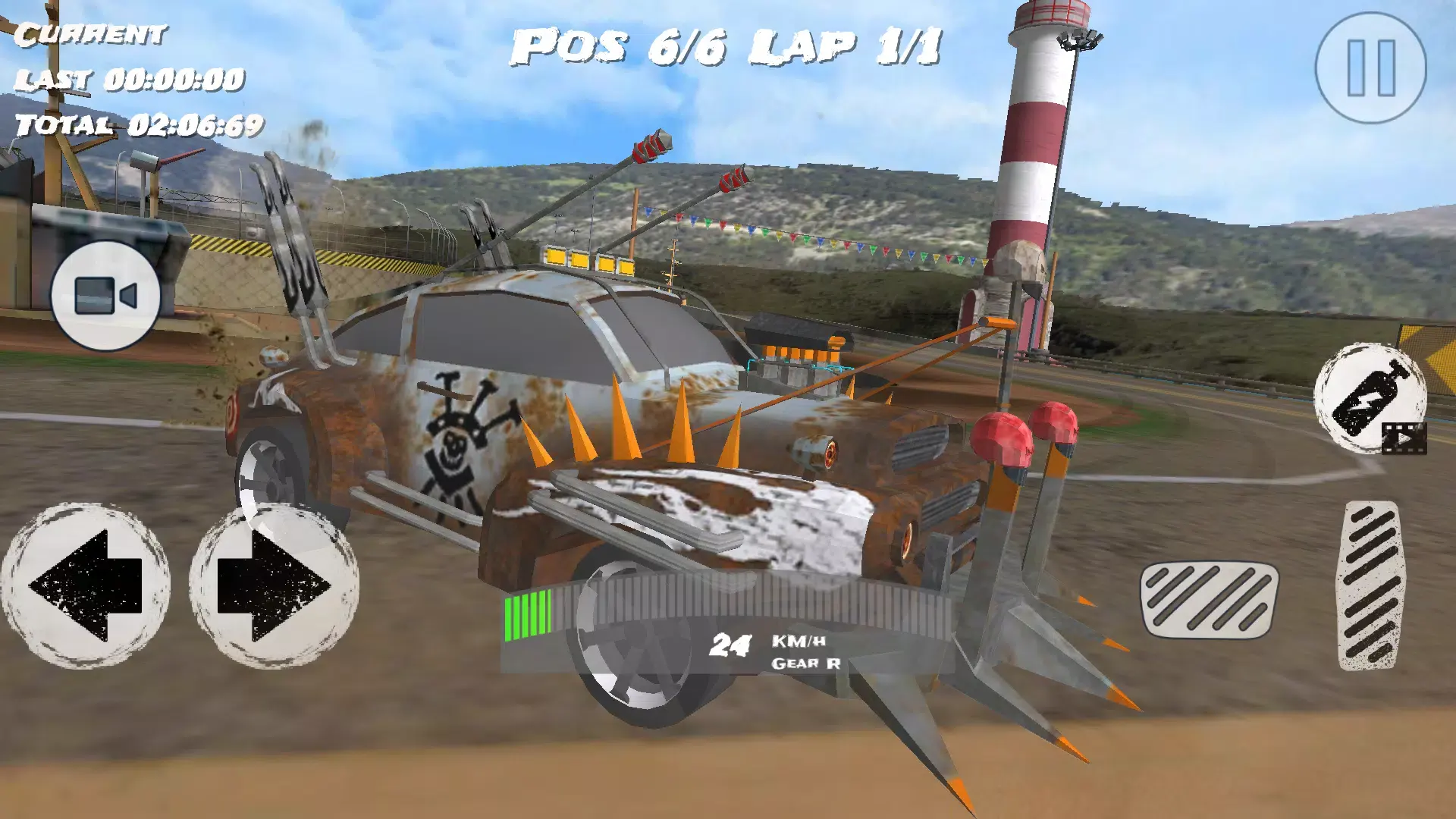Hit the accelerator pedal
Viewport: 1456px width, 819px height.
1370,585
